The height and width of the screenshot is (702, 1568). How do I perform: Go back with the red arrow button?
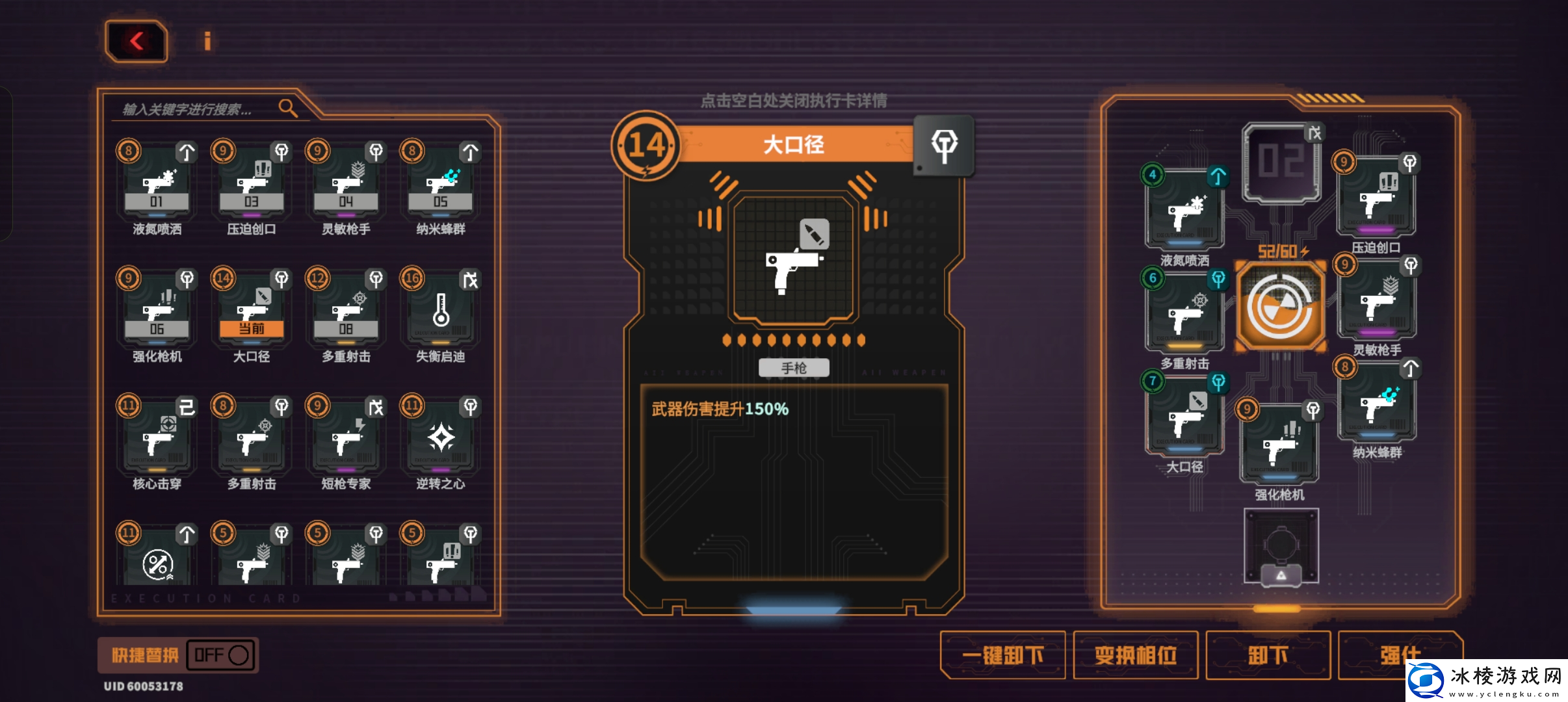coord(137,42)
